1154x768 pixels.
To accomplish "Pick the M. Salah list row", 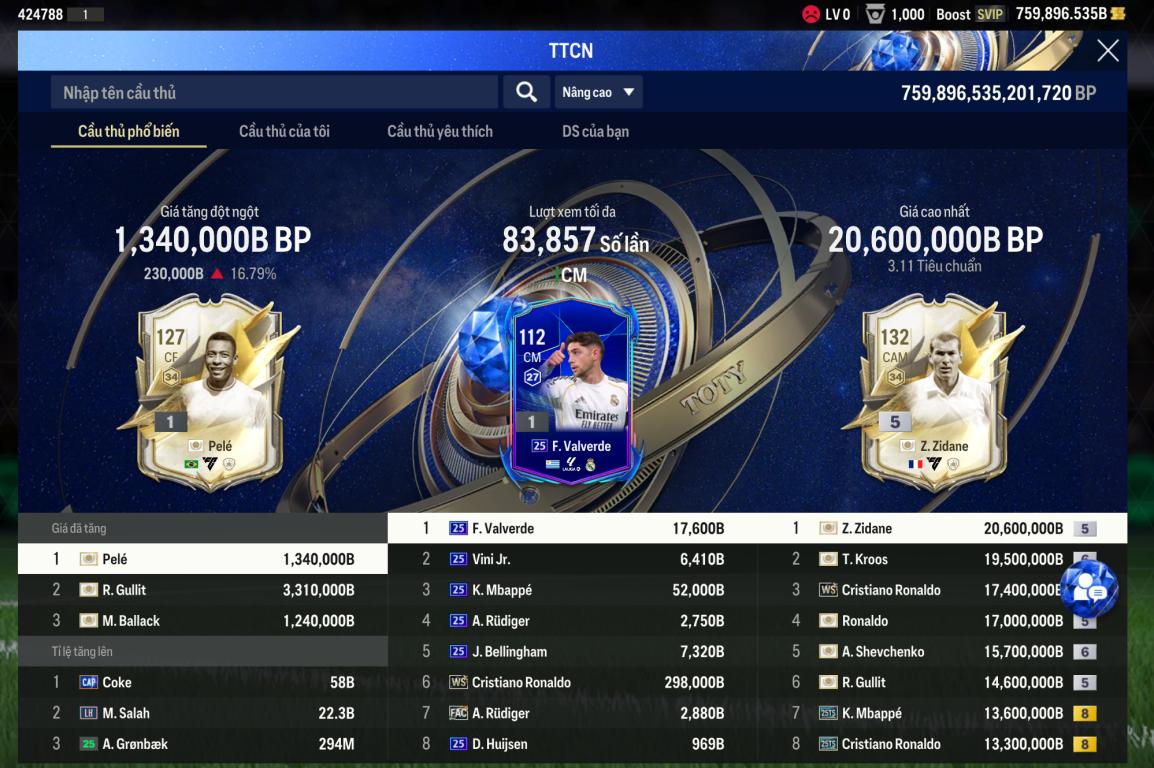I will pos(203,714).
